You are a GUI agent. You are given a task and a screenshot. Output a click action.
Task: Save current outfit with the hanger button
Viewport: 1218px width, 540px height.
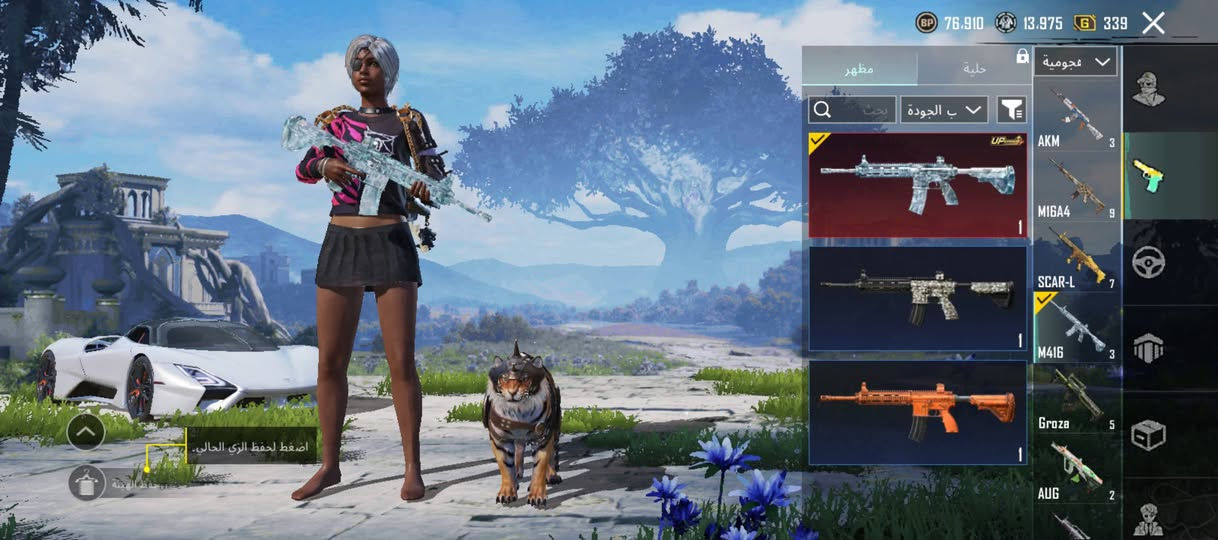(87, 483)
